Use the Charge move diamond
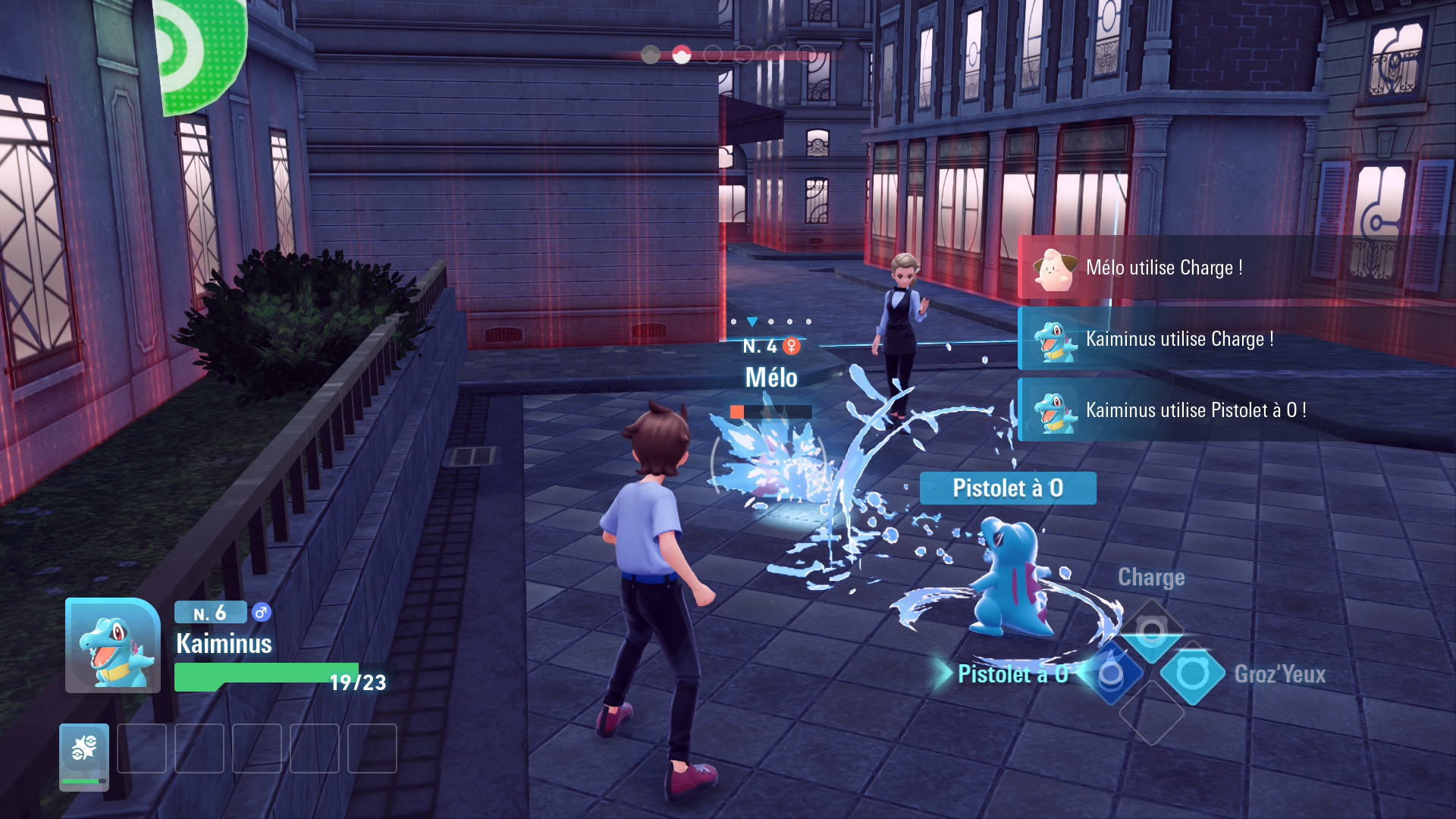Screen dimensions: 1456x819 click(x=1151, y=632)
